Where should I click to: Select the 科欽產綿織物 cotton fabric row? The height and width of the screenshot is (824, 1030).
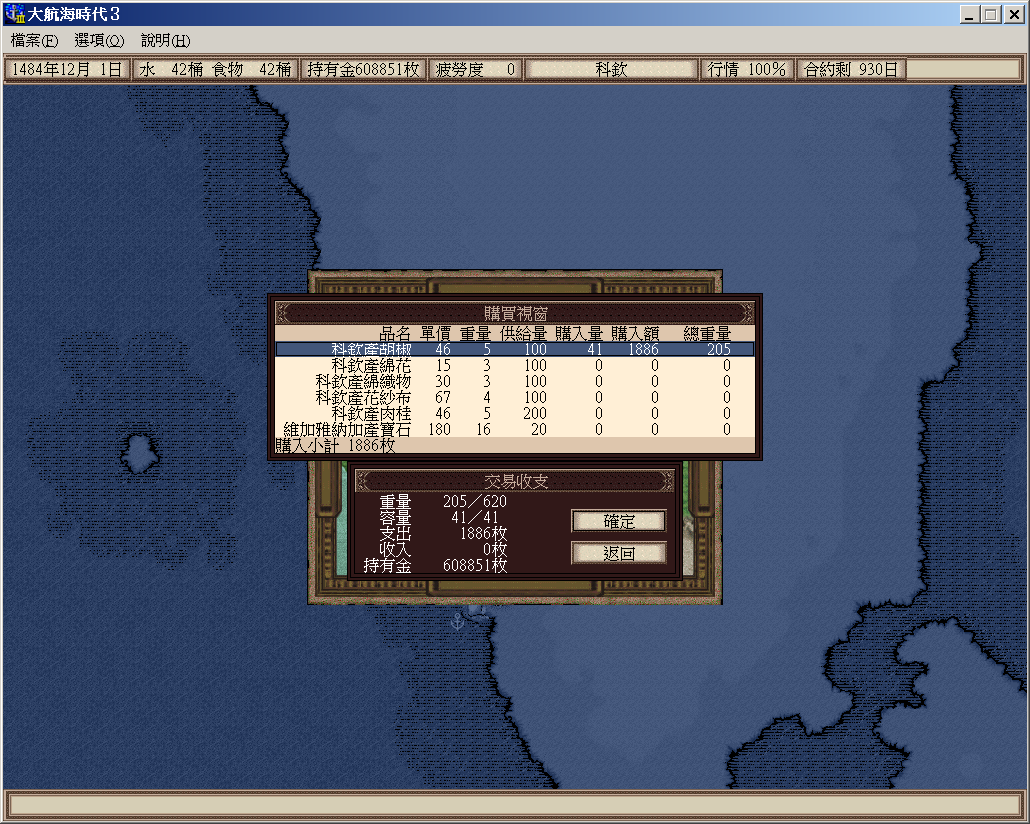click(x=514, y=382)
